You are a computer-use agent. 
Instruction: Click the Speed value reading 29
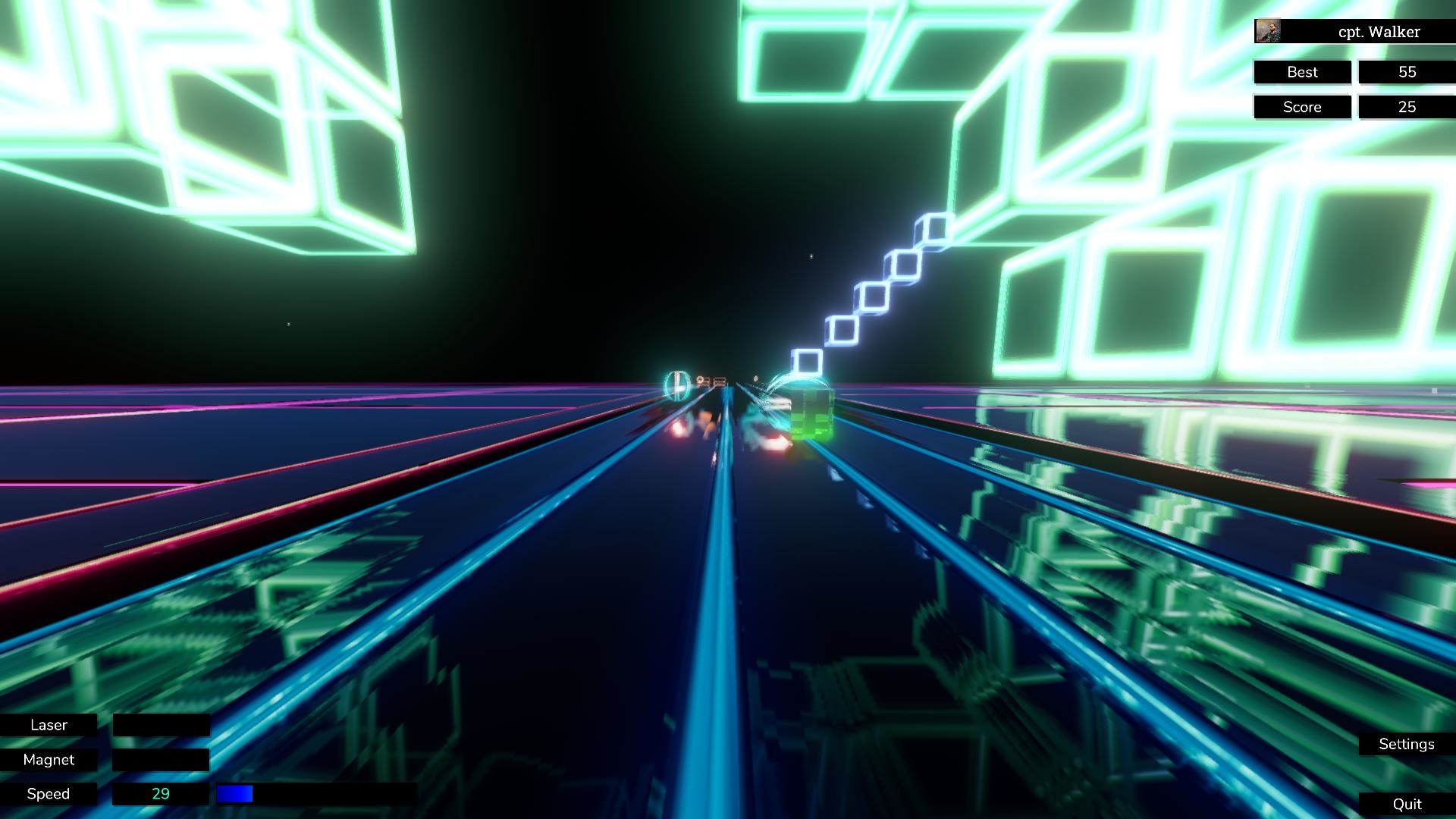tap(161, 793)
